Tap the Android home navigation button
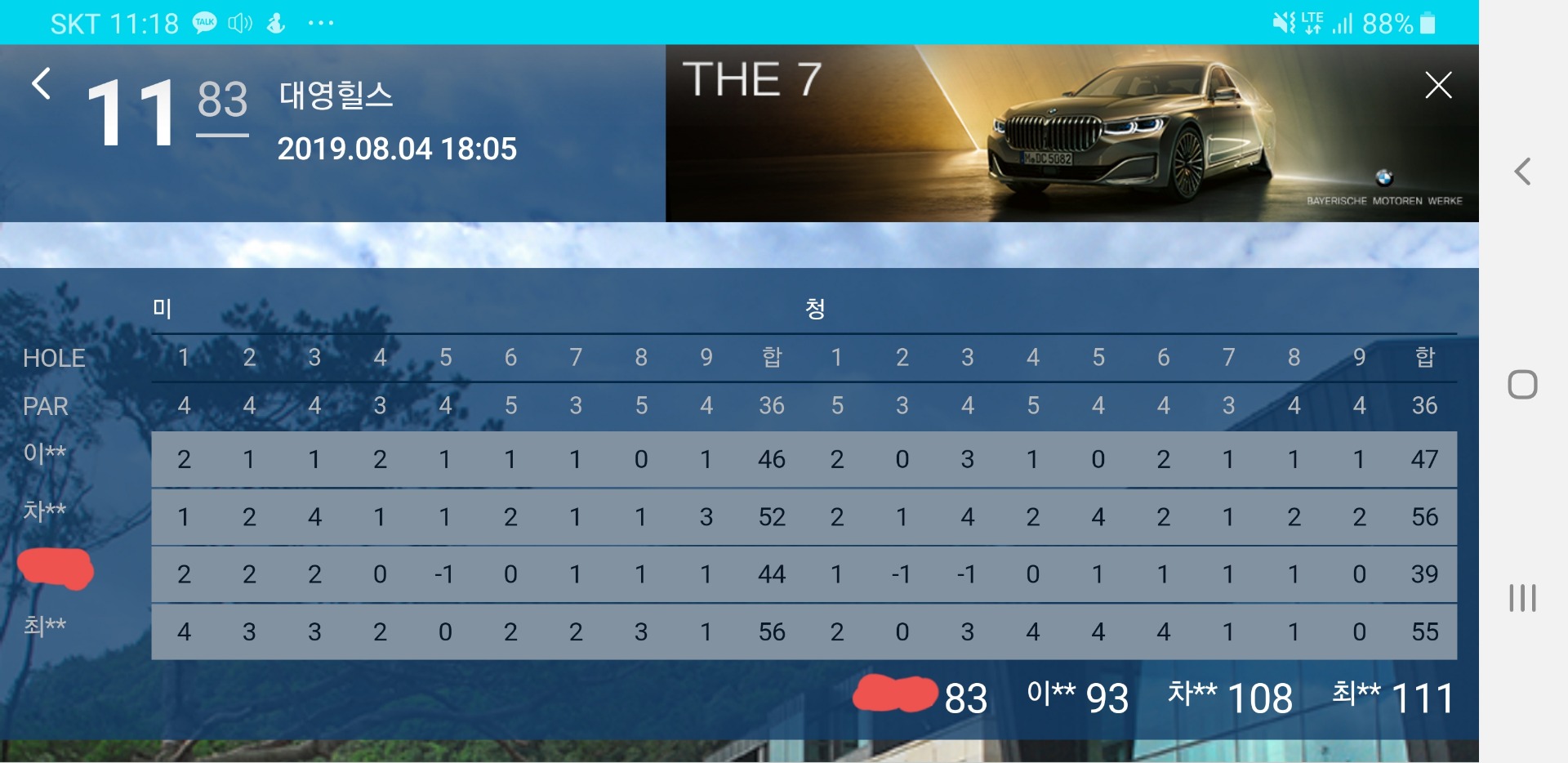This screenshot has height=763, width=1568. (1522, 384)
